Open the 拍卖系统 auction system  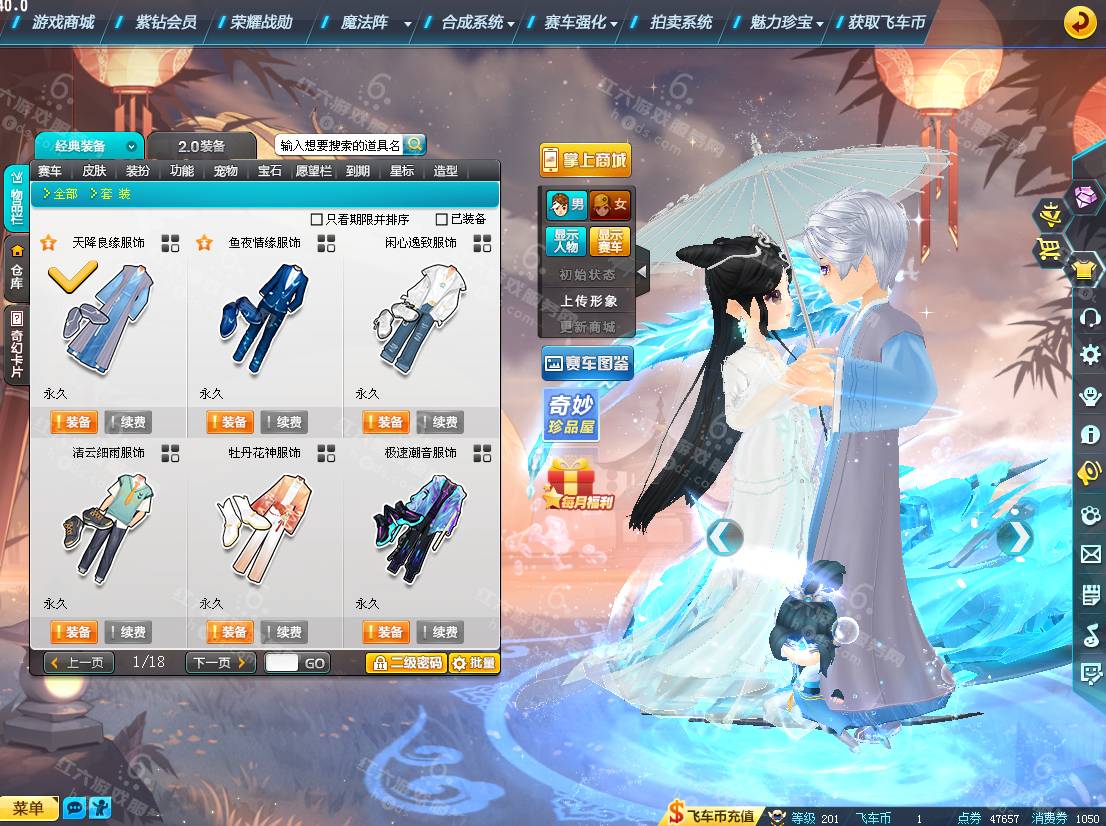click(x=681, y=22)
